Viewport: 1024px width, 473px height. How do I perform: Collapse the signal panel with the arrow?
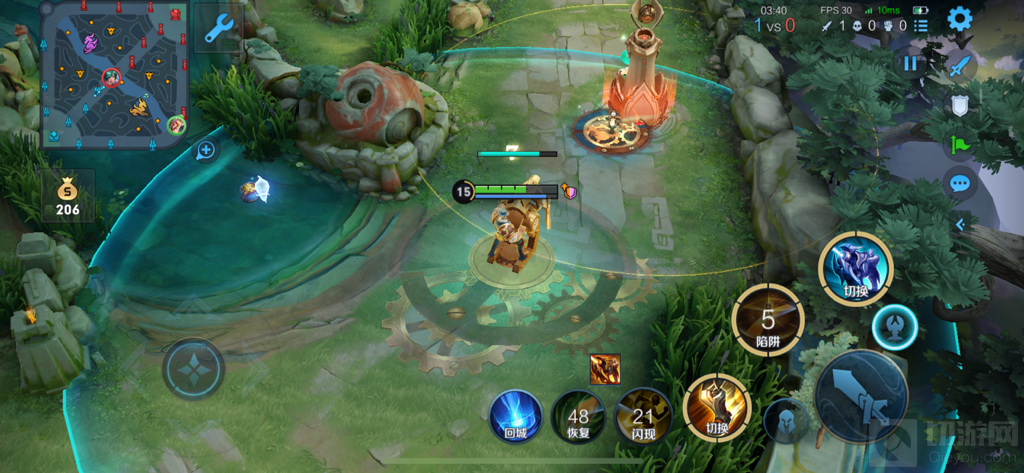pyautogui.click(x=960, y=224)
